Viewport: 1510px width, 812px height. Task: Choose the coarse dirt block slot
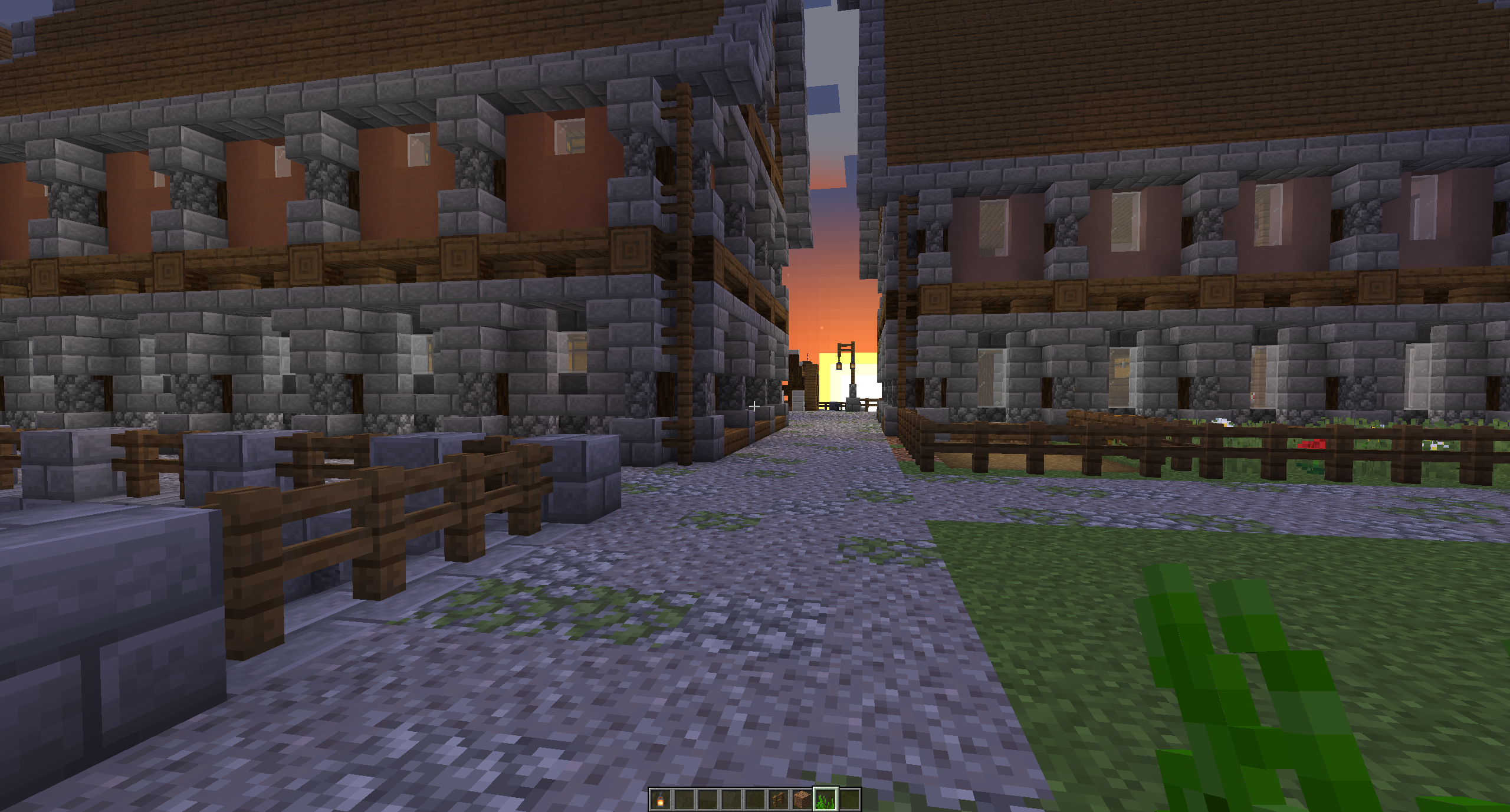802,800
